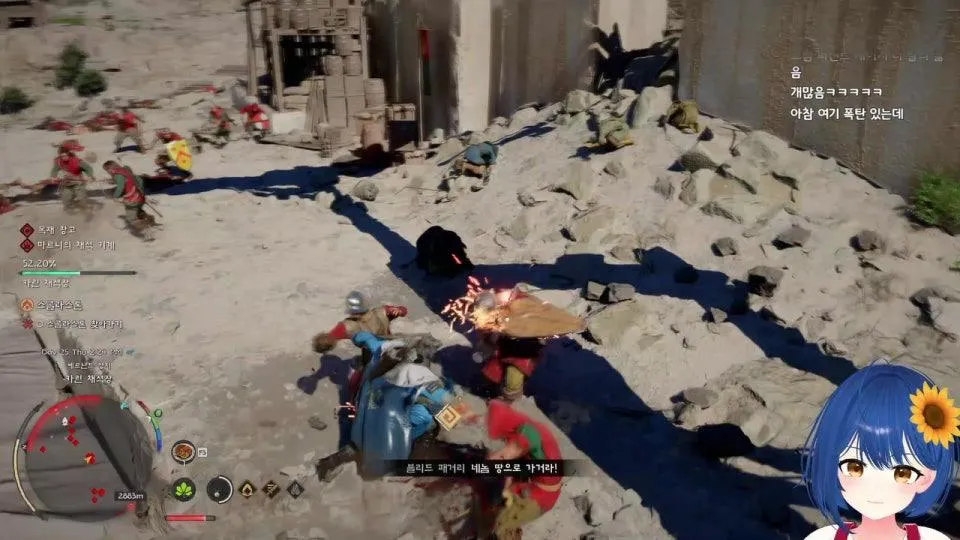The image size is (960, 540).
Task: Select the dark circular cooldown skill
Action: [x=220, y=489]
